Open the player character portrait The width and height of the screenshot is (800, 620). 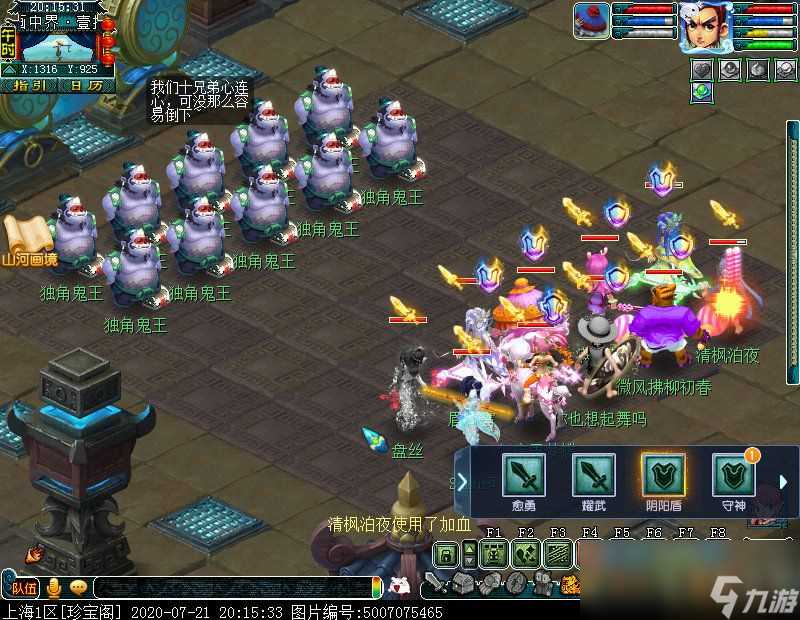pyautogui.click(x=703, y=27)
